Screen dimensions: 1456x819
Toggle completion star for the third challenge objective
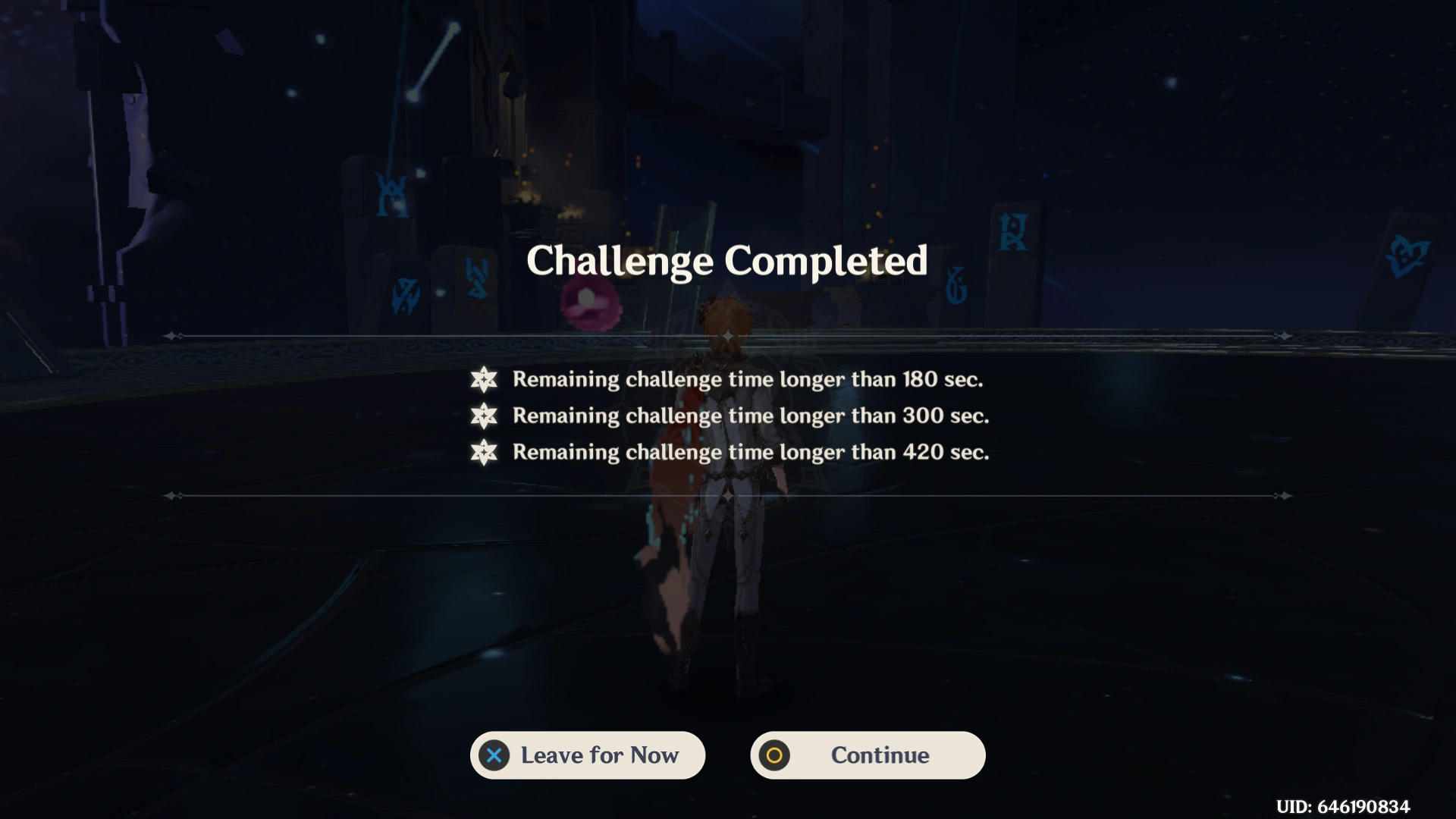click(x=485, y=452)
